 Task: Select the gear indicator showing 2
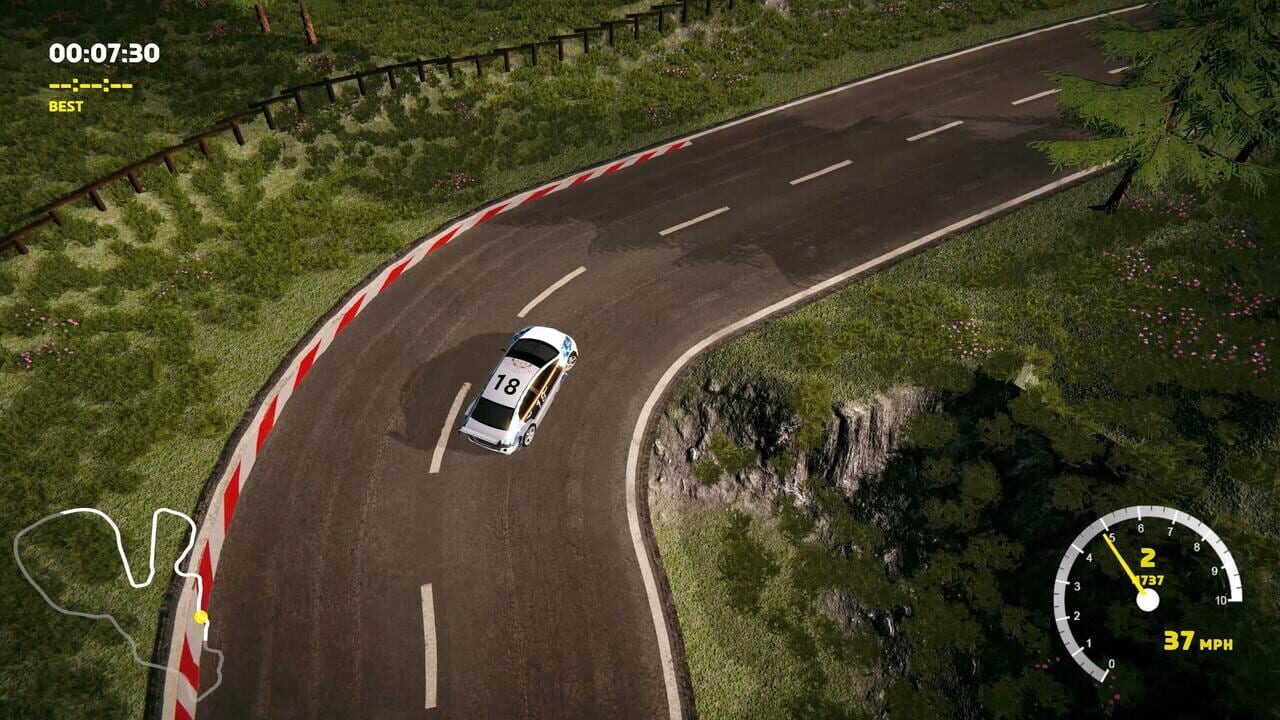pos(1147,556)
